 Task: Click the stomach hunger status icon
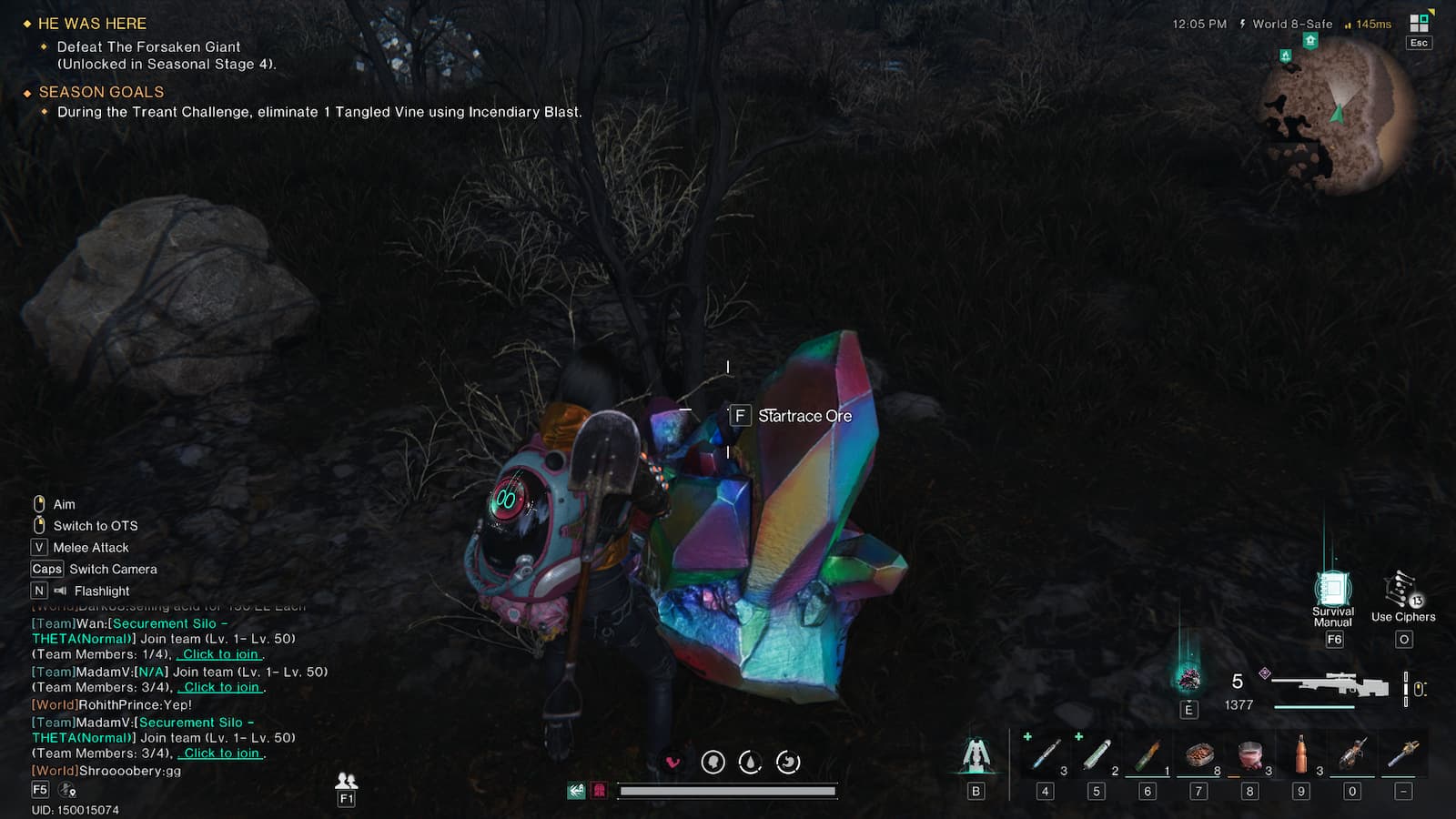coord(788,761)
